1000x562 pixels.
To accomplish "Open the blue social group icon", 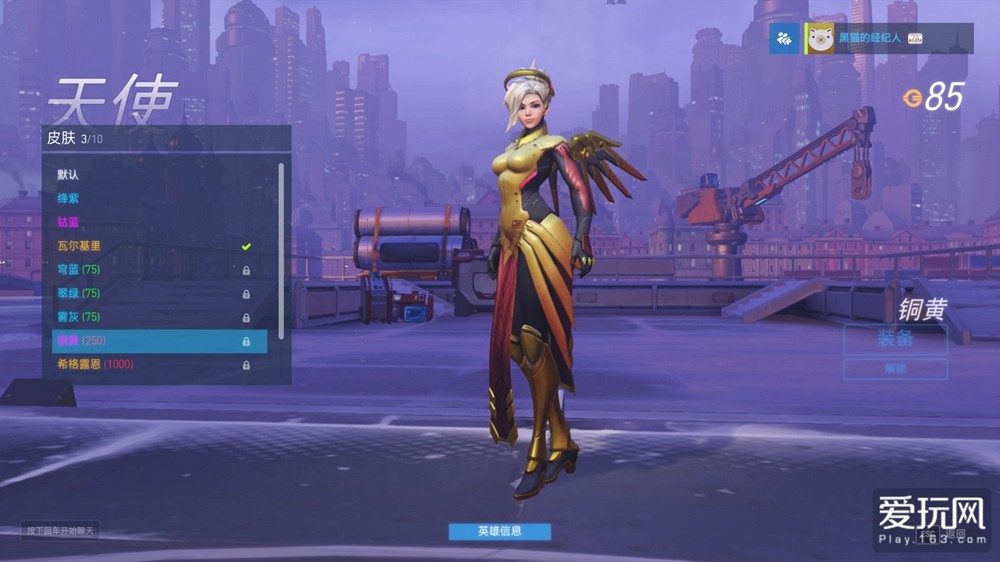I will 785,39.
